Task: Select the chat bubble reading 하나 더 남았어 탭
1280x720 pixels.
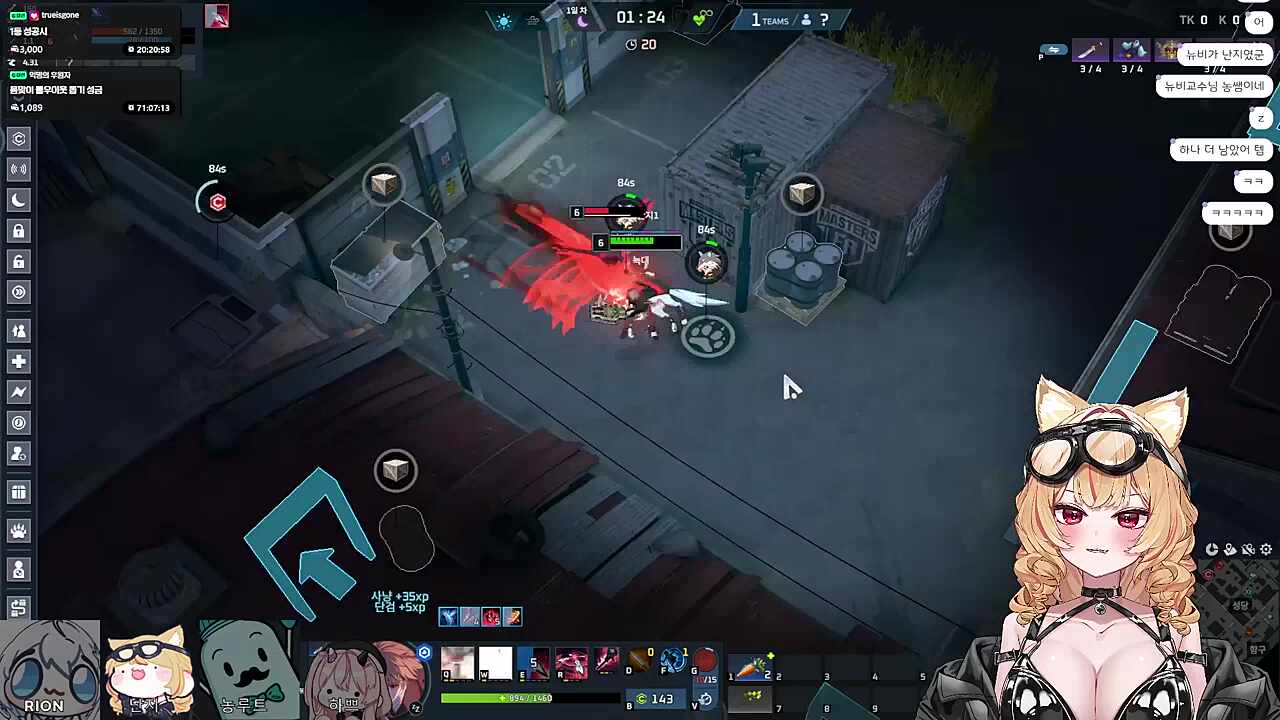Action: 1221,150
